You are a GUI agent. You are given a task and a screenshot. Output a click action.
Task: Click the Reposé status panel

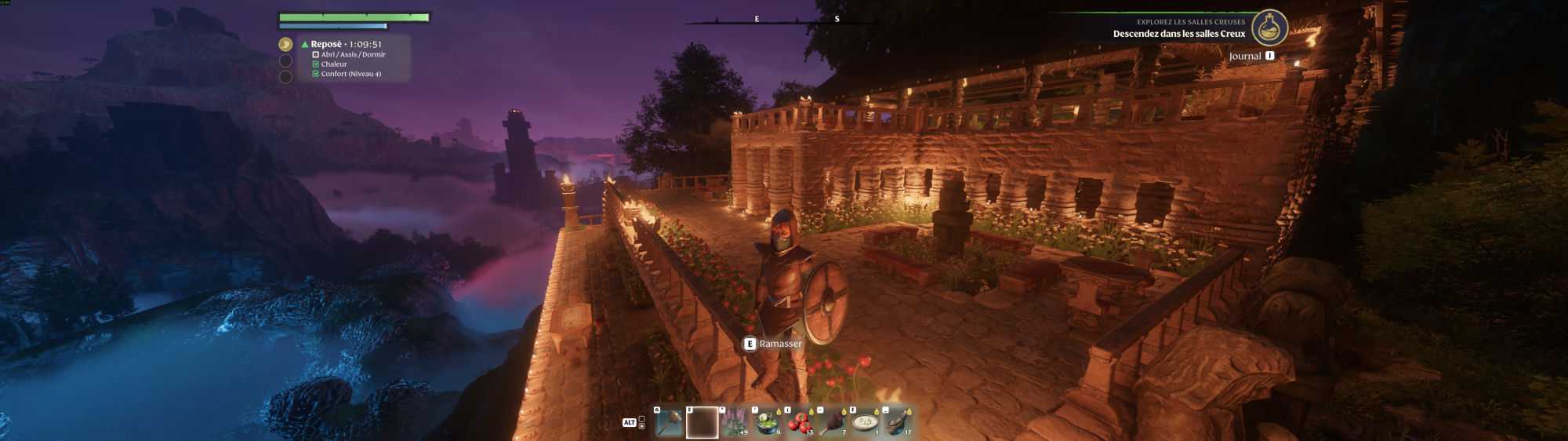pos(353,58)
